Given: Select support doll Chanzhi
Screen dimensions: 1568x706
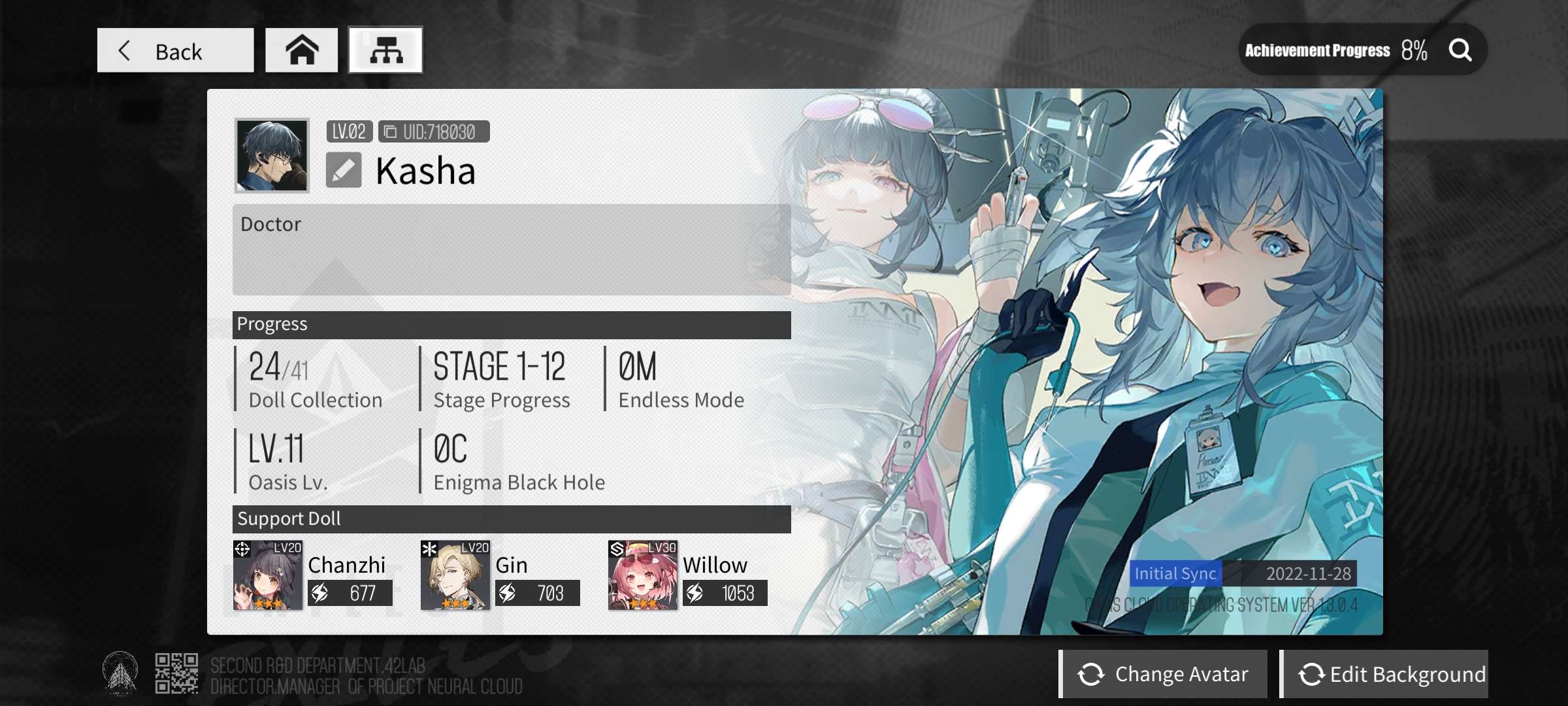Looking at the screenshot, I should [268, 575].
